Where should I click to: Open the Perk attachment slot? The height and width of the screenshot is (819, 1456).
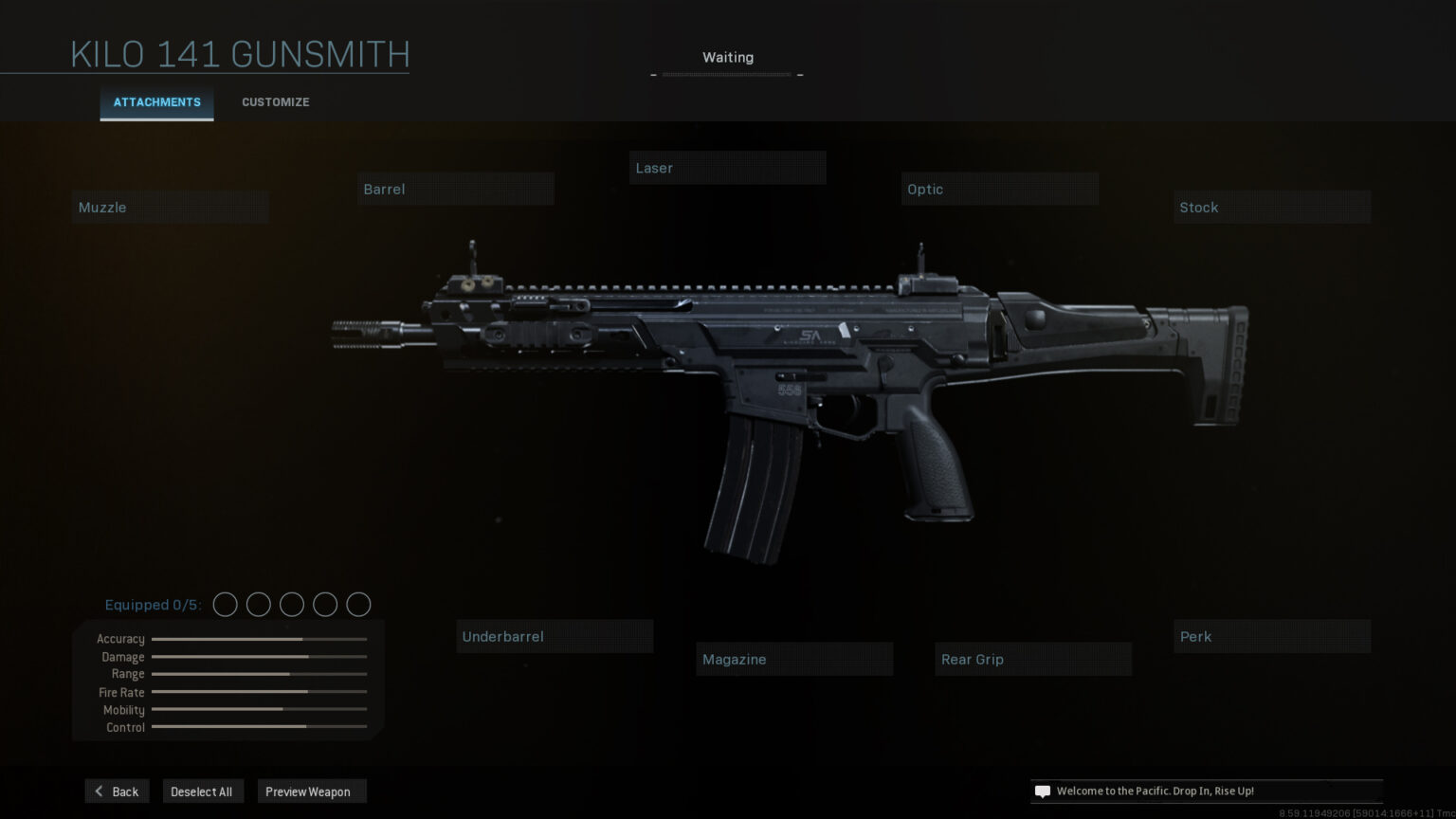1271,637
